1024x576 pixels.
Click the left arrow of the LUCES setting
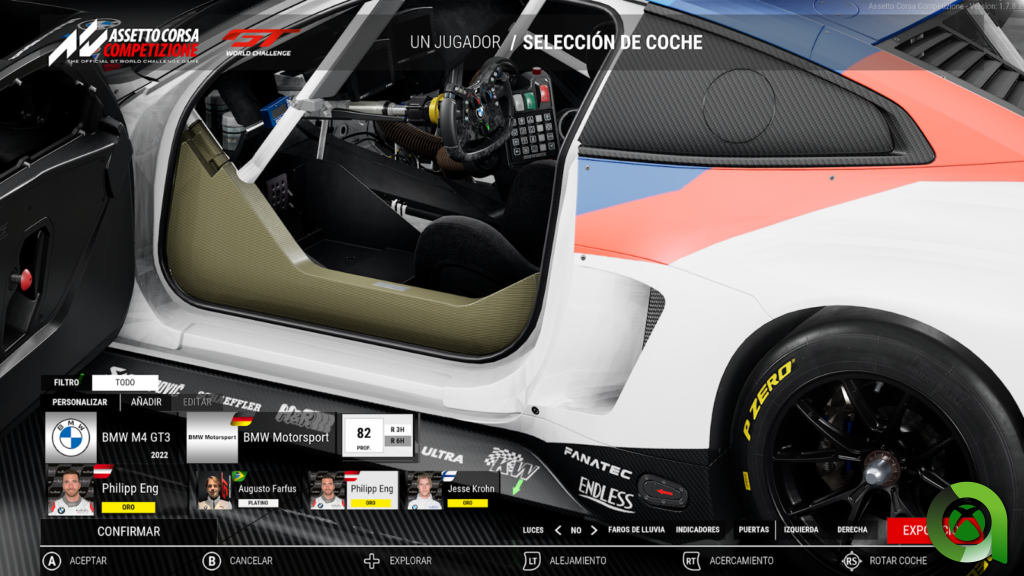coord(557,530)
